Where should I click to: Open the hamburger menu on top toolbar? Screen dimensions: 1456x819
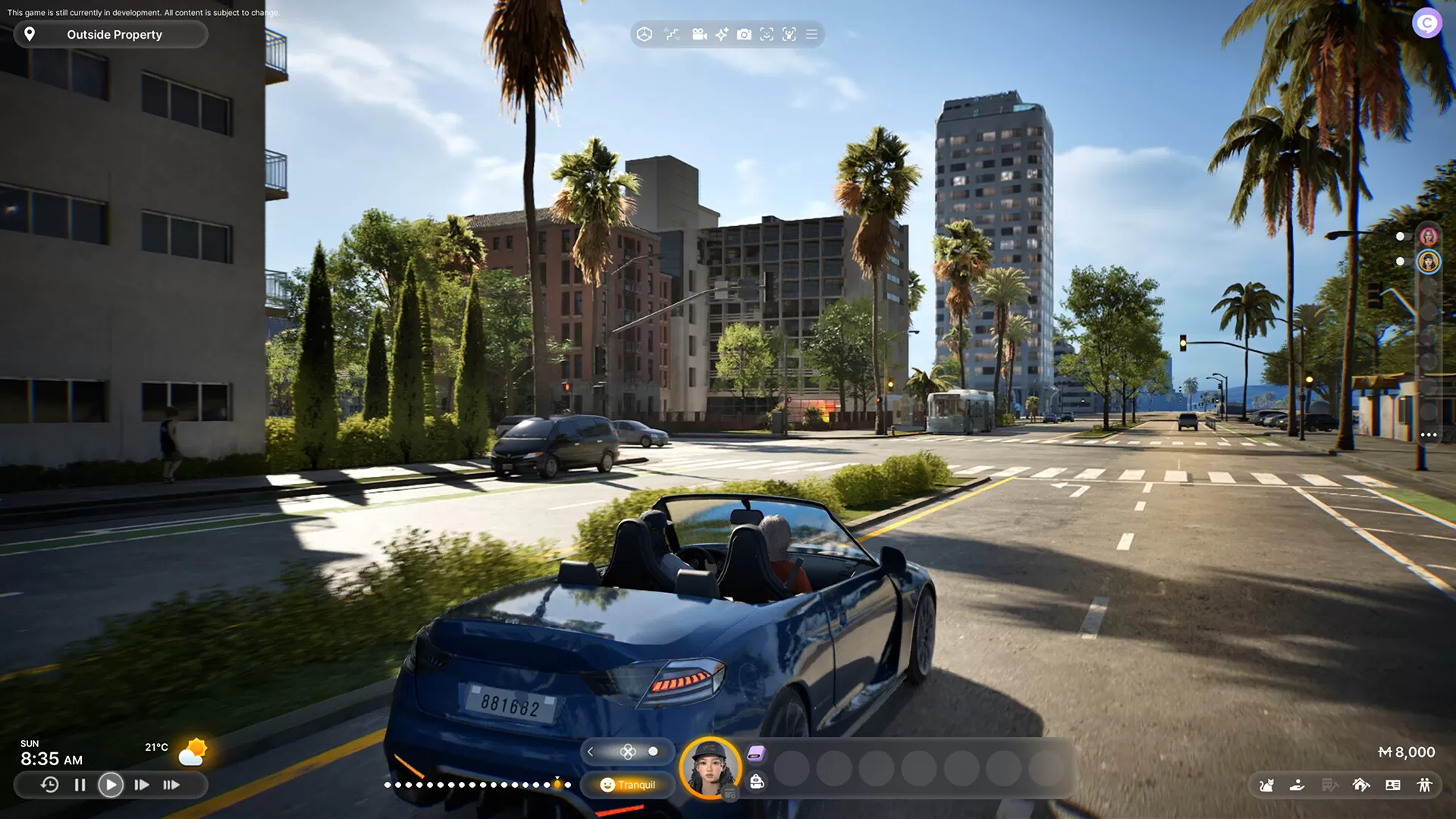pos(811,34)
